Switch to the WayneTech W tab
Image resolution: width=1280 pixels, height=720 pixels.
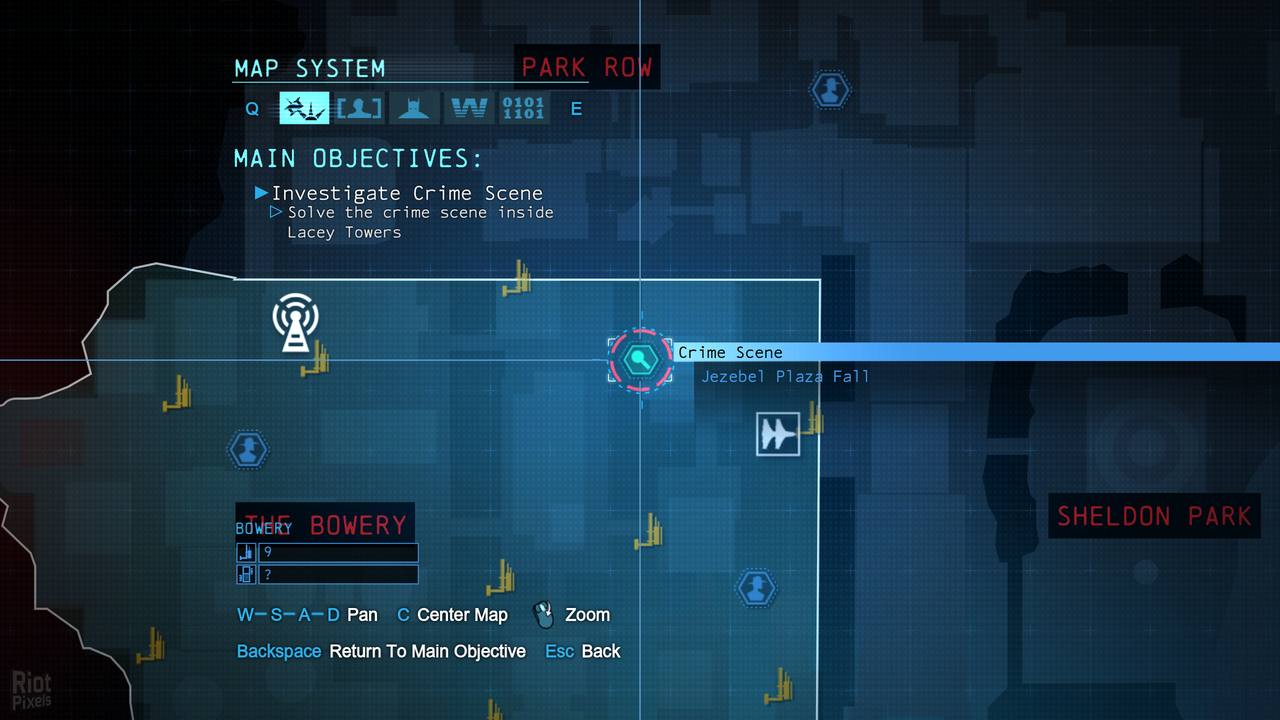[469, 108]
